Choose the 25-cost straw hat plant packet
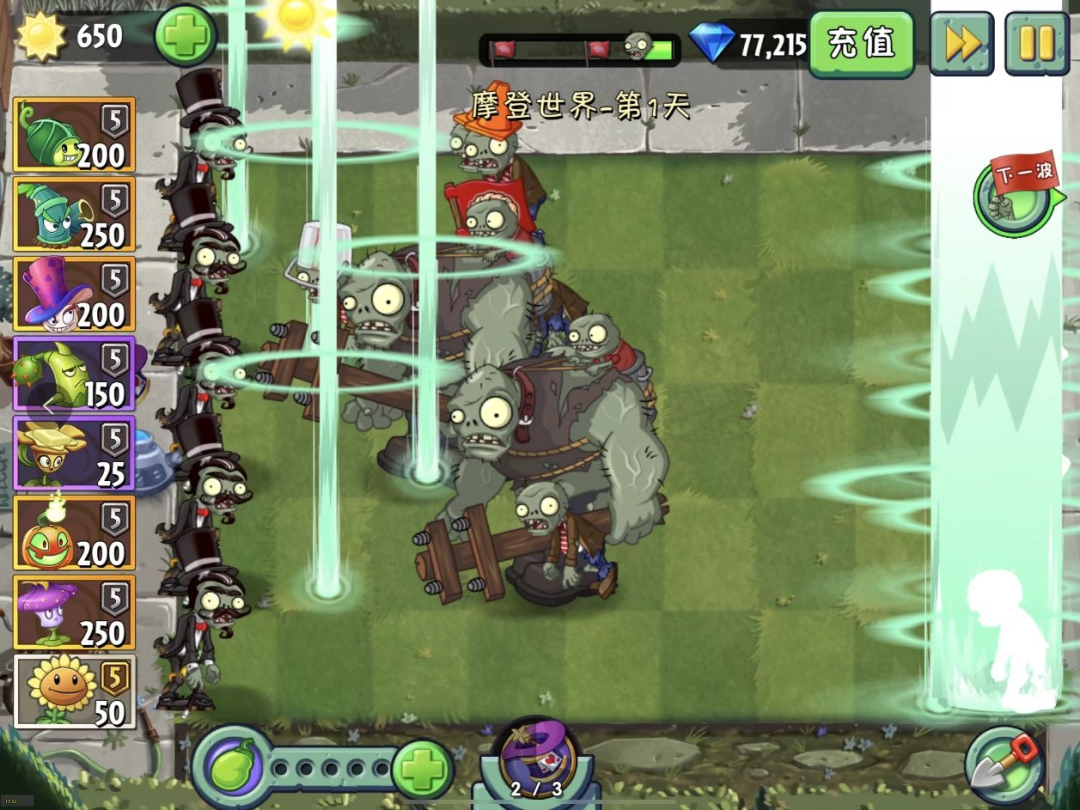Image resolution: width=1080 pixels, height=810 pixels. (x=74, y=453)
